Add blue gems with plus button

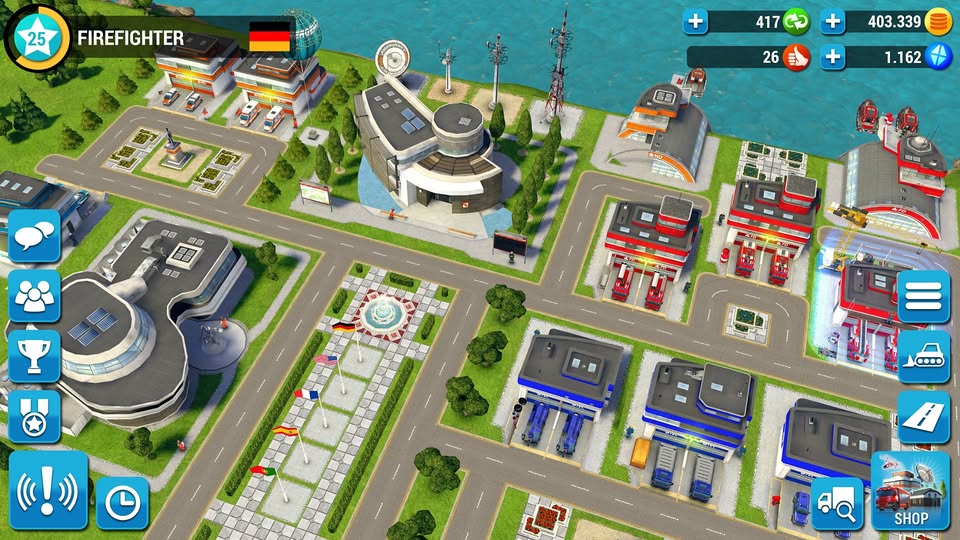coord(833,57)
